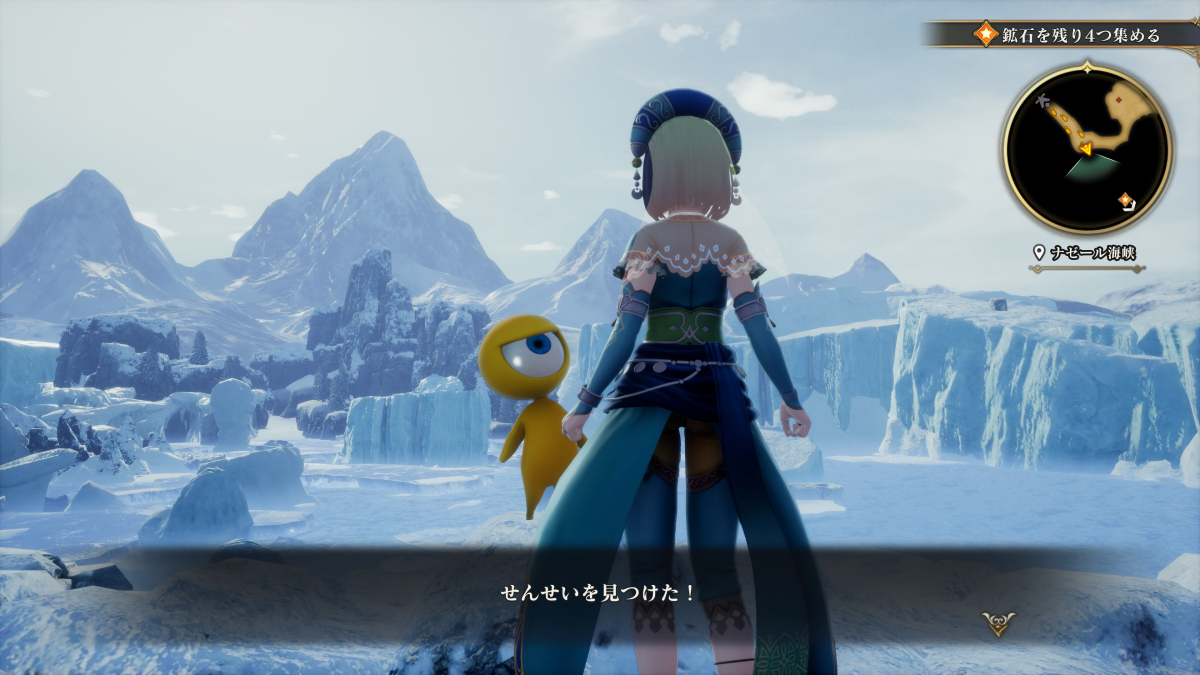Open the 鉱石を残り4つ集める quest tracker
This screenshot has width=1200, height=675.
[1067, 35]
